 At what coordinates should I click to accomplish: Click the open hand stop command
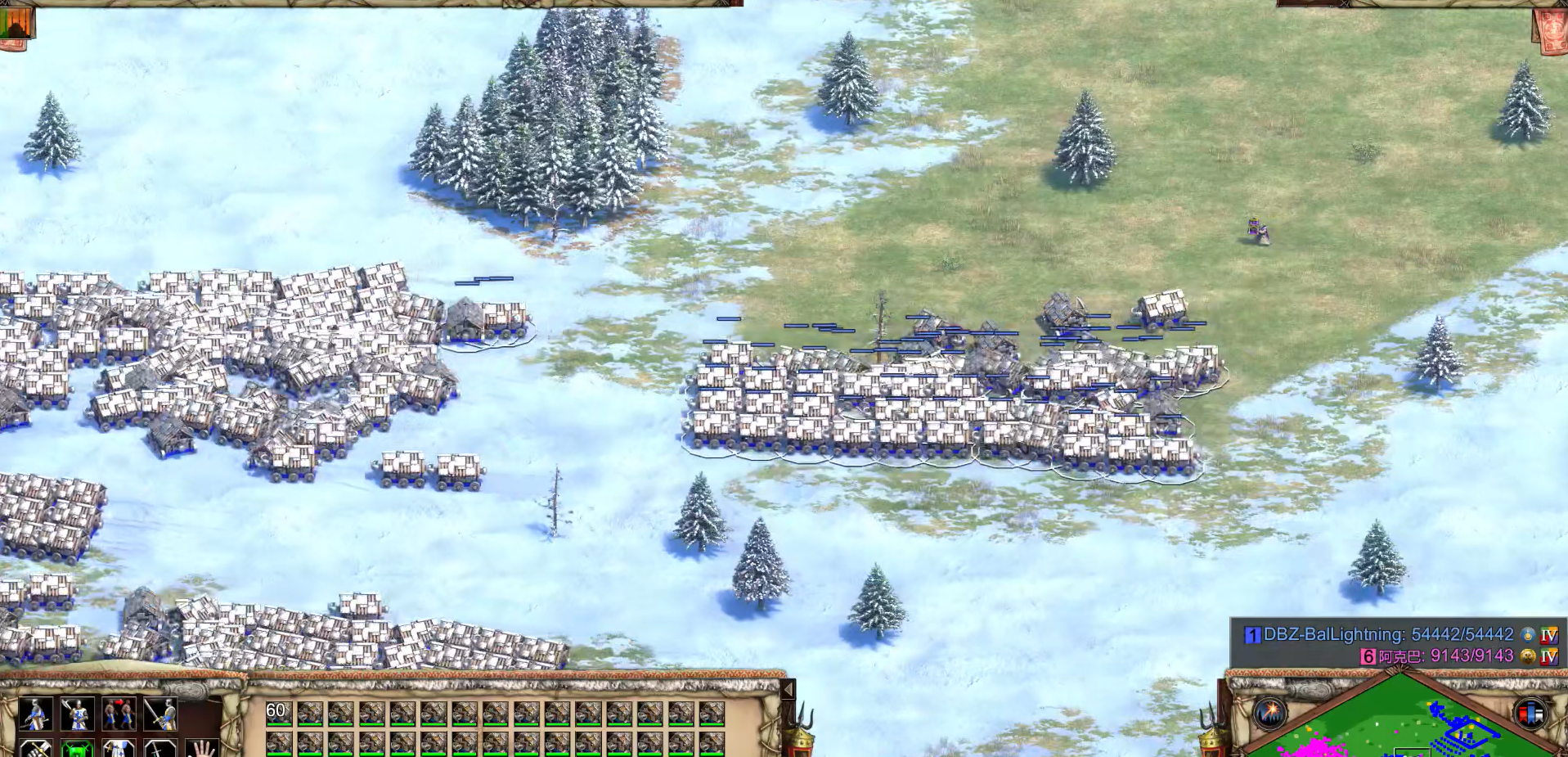point(201,749)
